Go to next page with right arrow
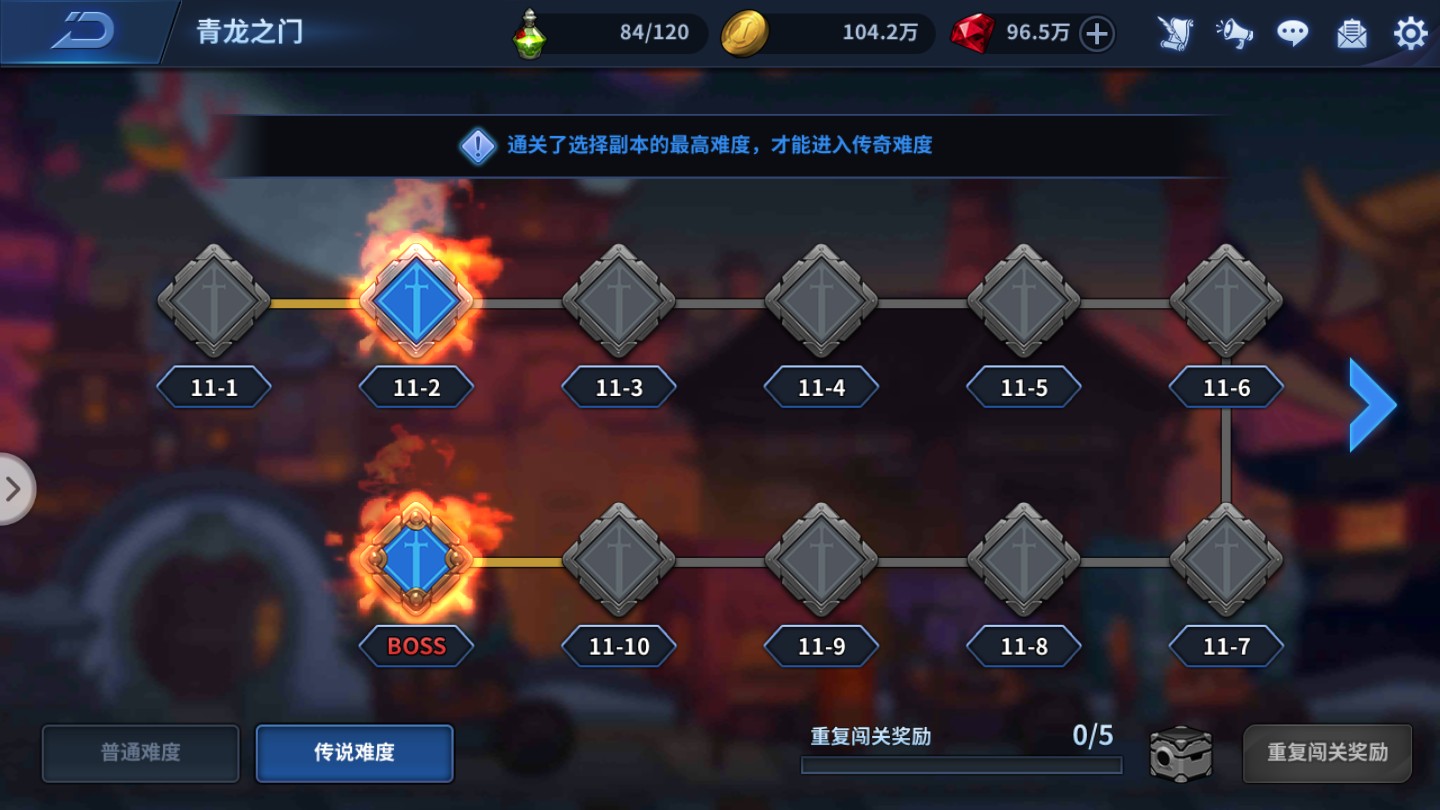The height and width of the screenshot is (810, 1440). click(1372, 405)
